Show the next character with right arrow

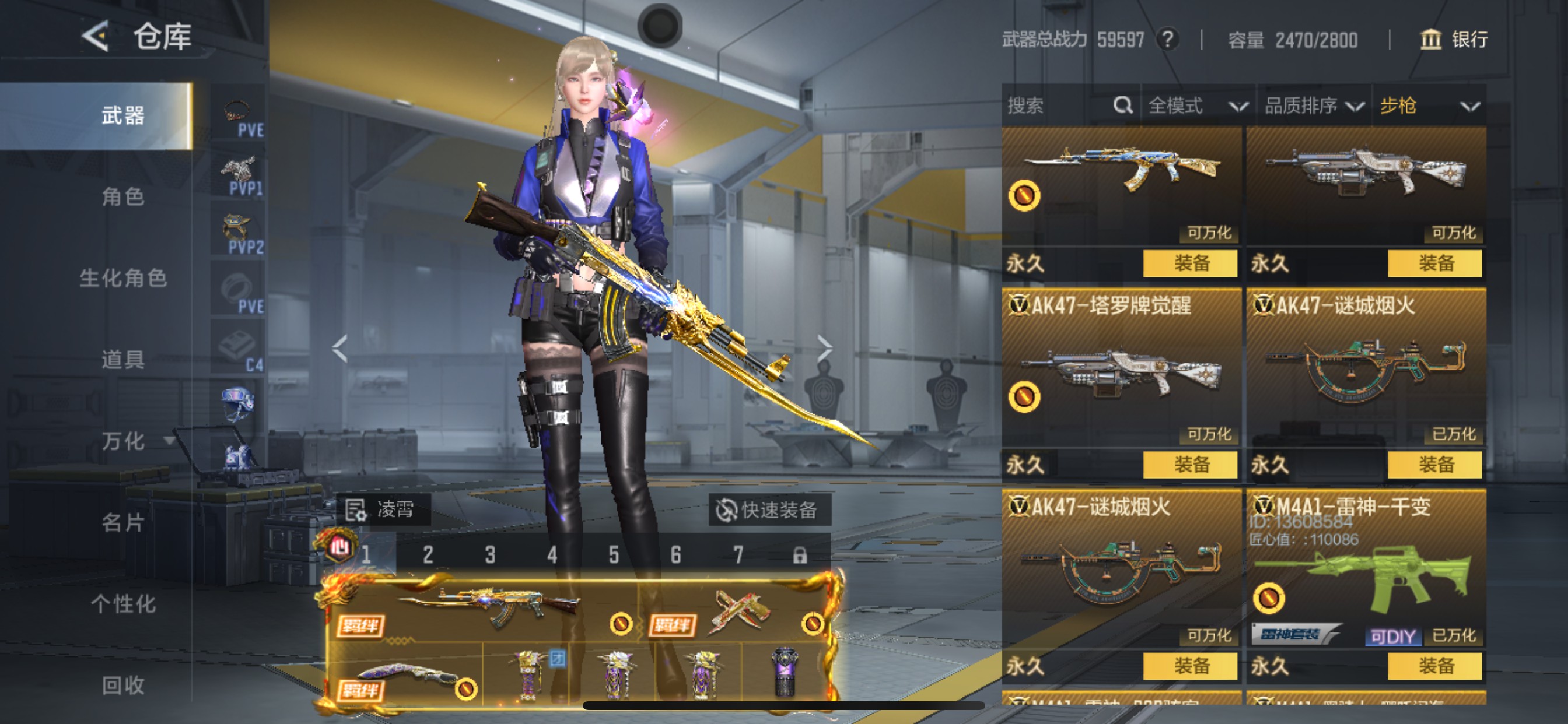[x=824, y=348]
